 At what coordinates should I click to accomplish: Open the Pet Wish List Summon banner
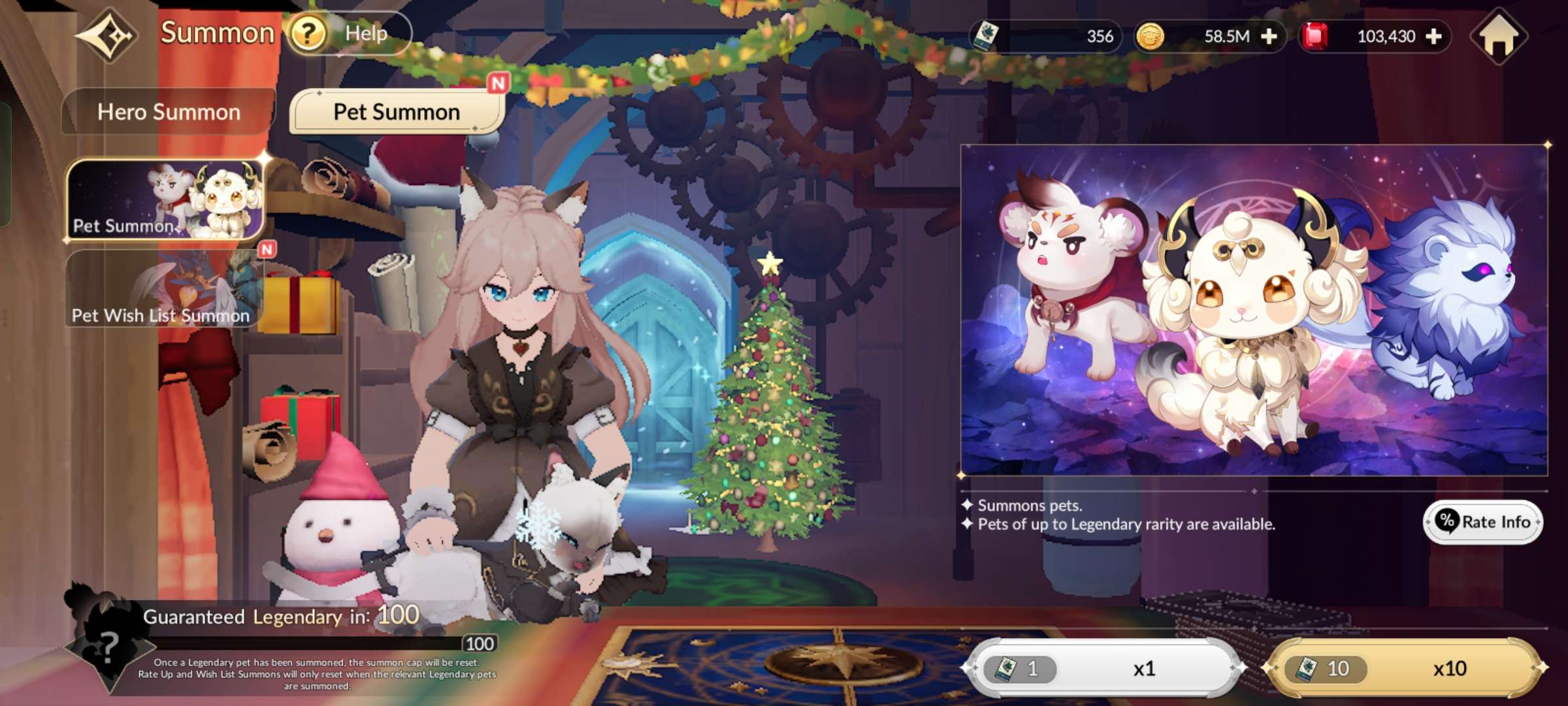pyautogui.click(x=165, y=289)
